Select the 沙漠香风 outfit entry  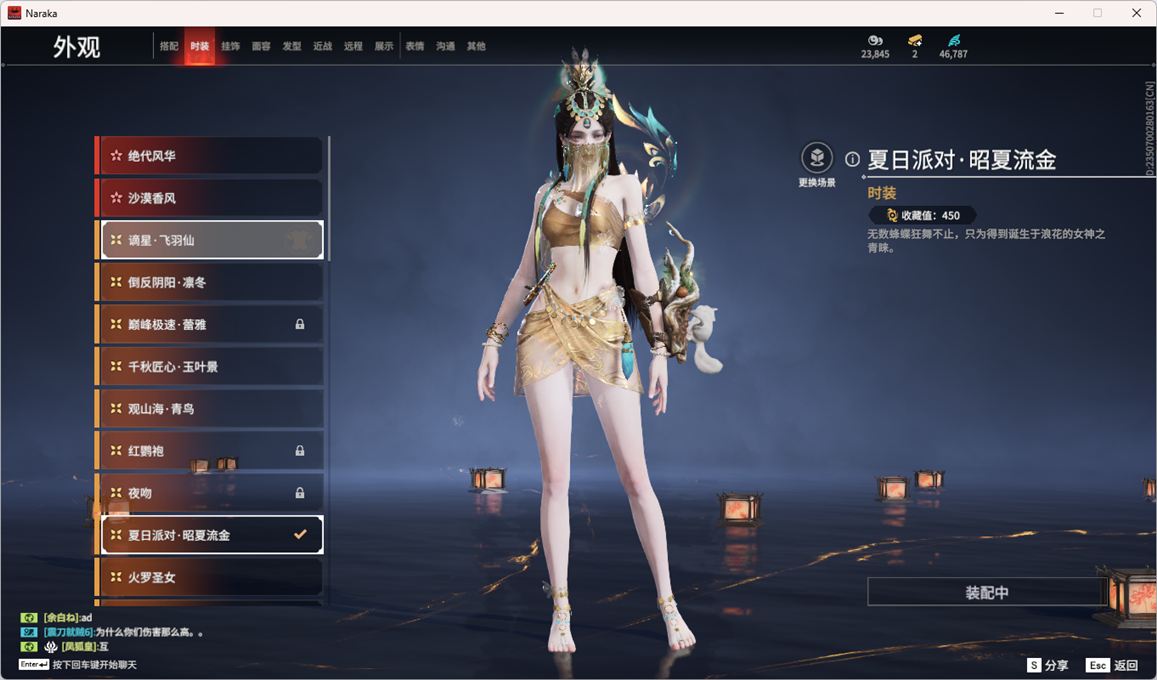tap(210, 198)
